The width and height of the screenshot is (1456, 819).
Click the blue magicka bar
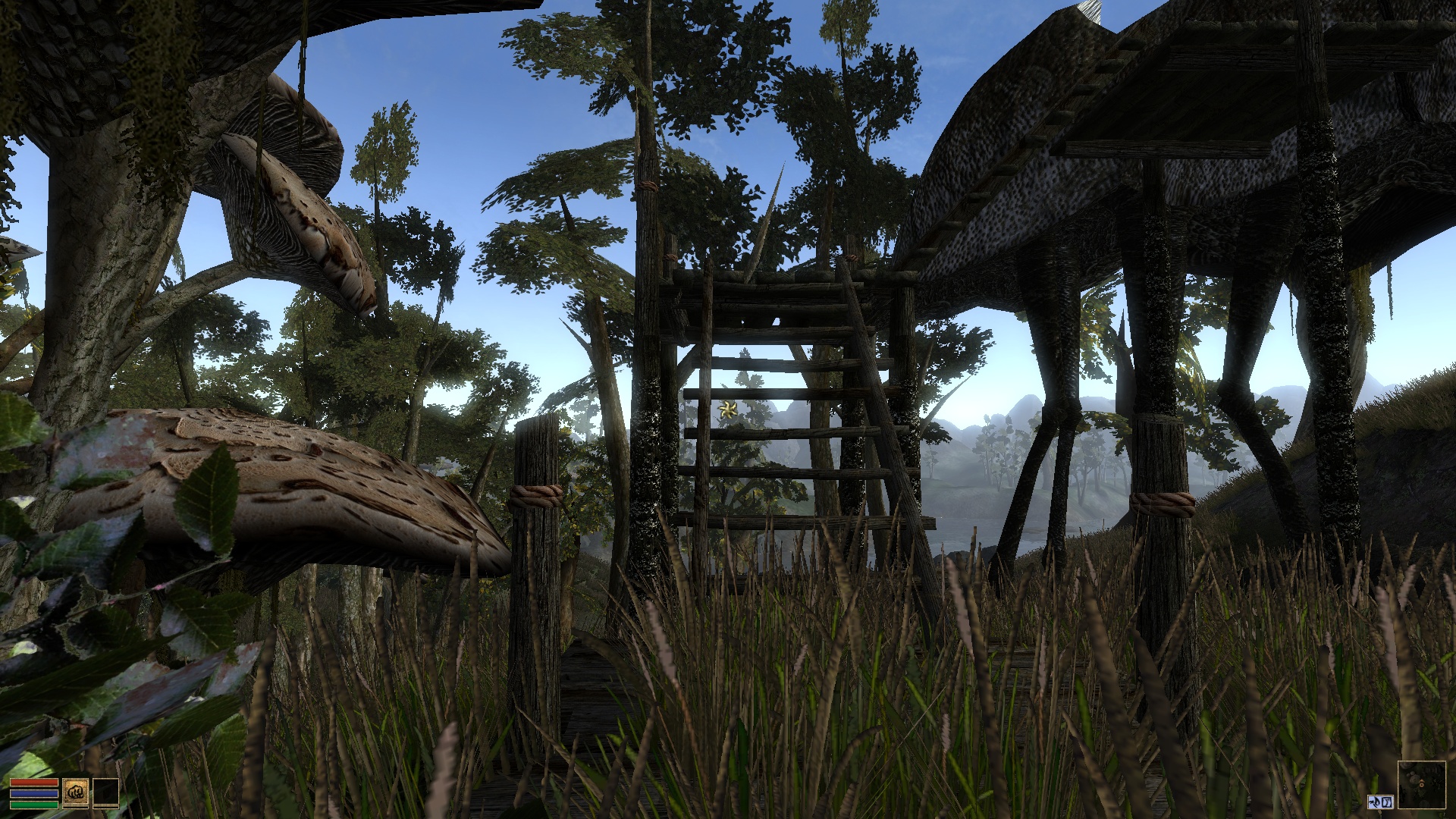click(x=35, y=794)
